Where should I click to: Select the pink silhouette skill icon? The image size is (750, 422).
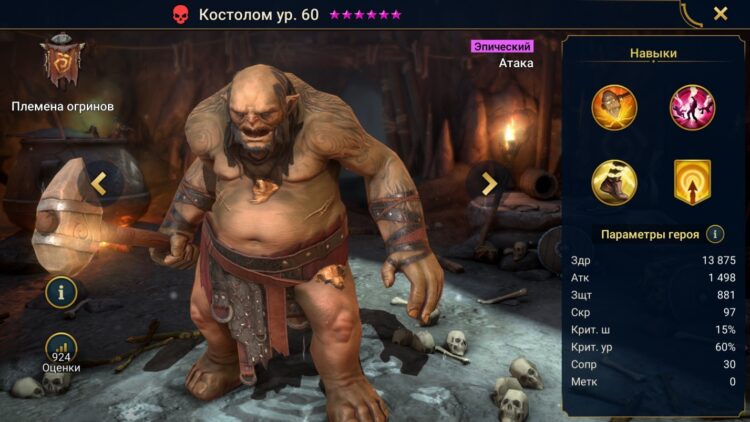692,108
